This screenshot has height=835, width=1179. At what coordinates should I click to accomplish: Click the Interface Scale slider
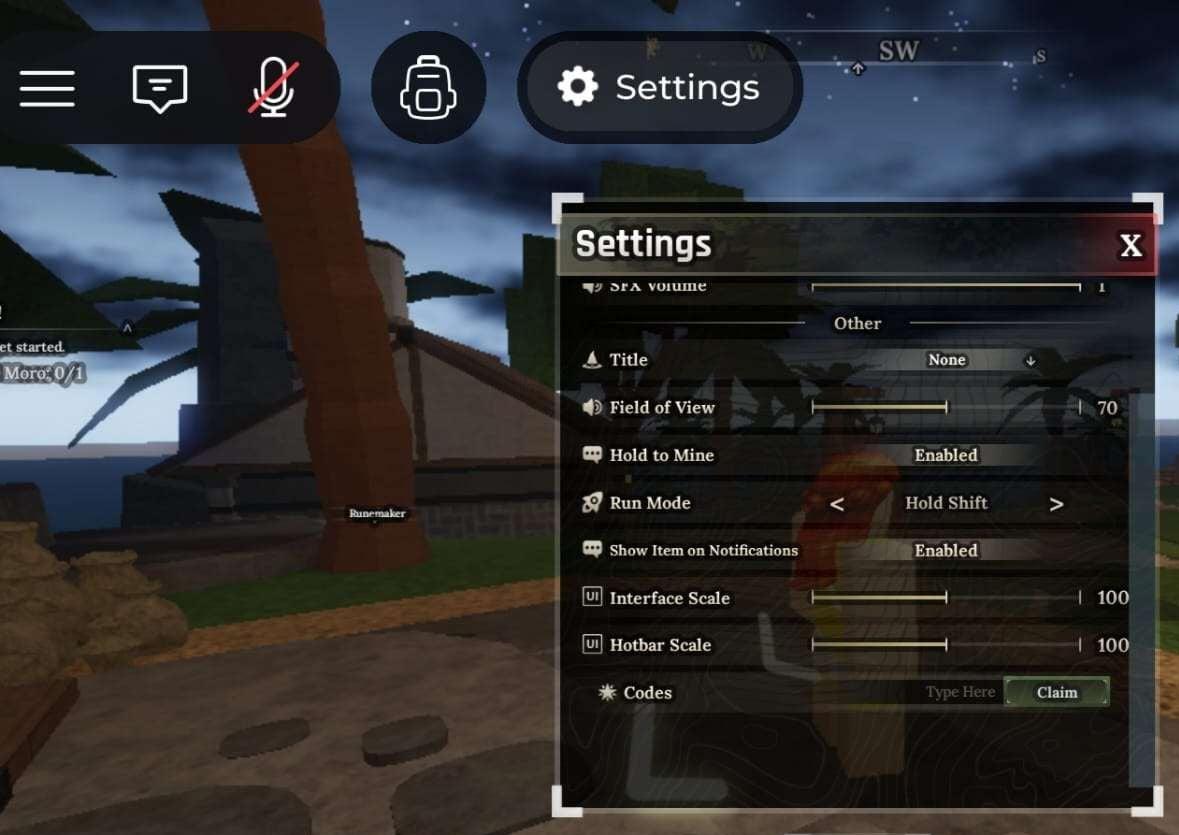pyautogui.click(x=945, y=598)
